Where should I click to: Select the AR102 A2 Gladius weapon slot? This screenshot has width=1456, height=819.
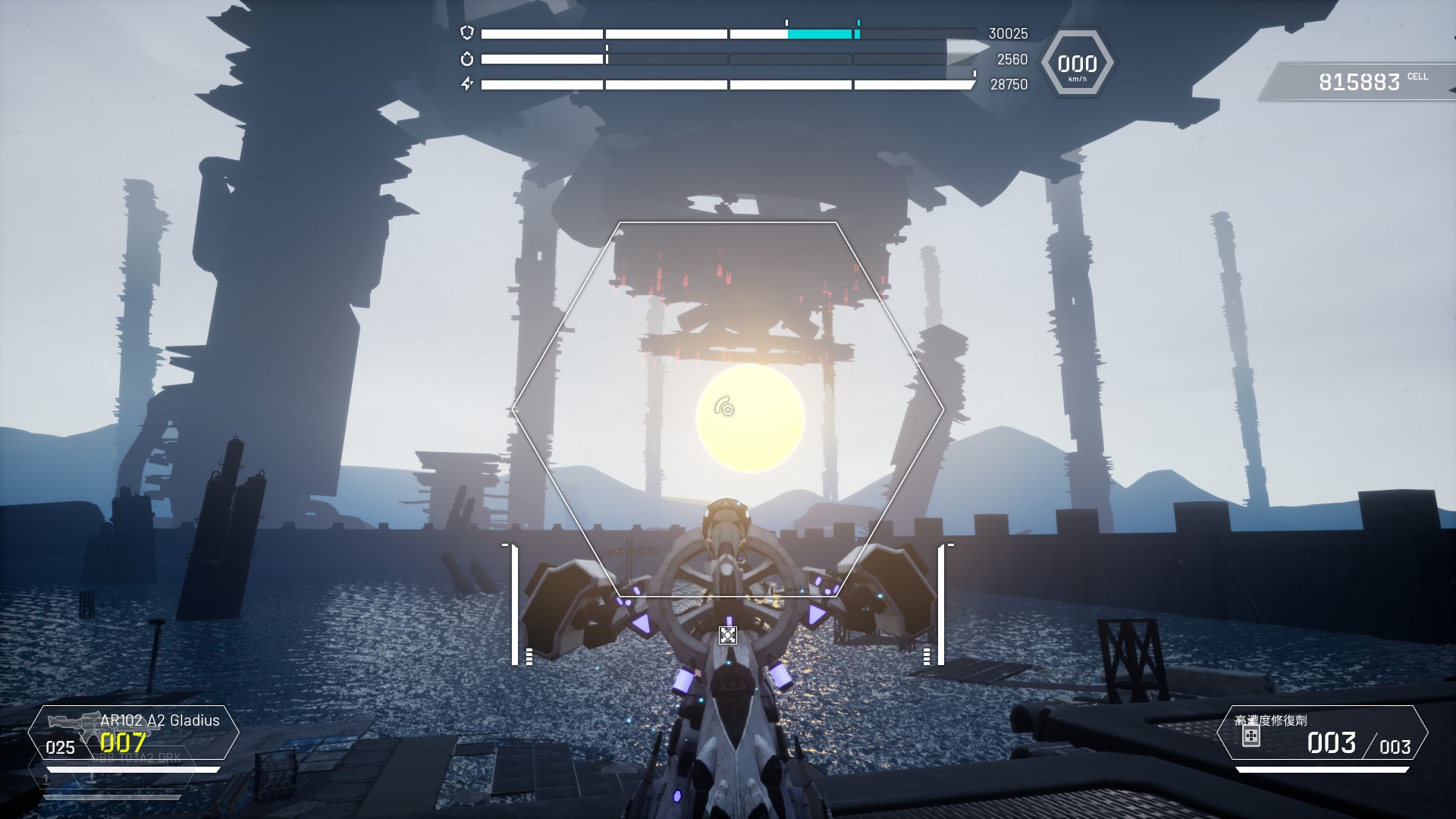point(133,733)
